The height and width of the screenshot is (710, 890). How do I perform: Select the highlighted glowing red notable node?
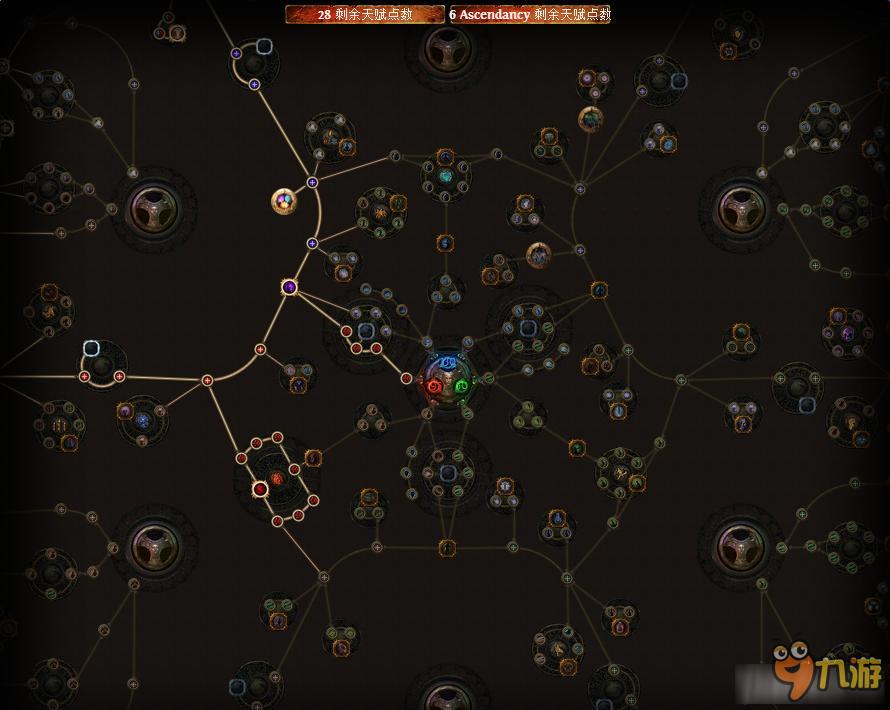tap(260, 488)
